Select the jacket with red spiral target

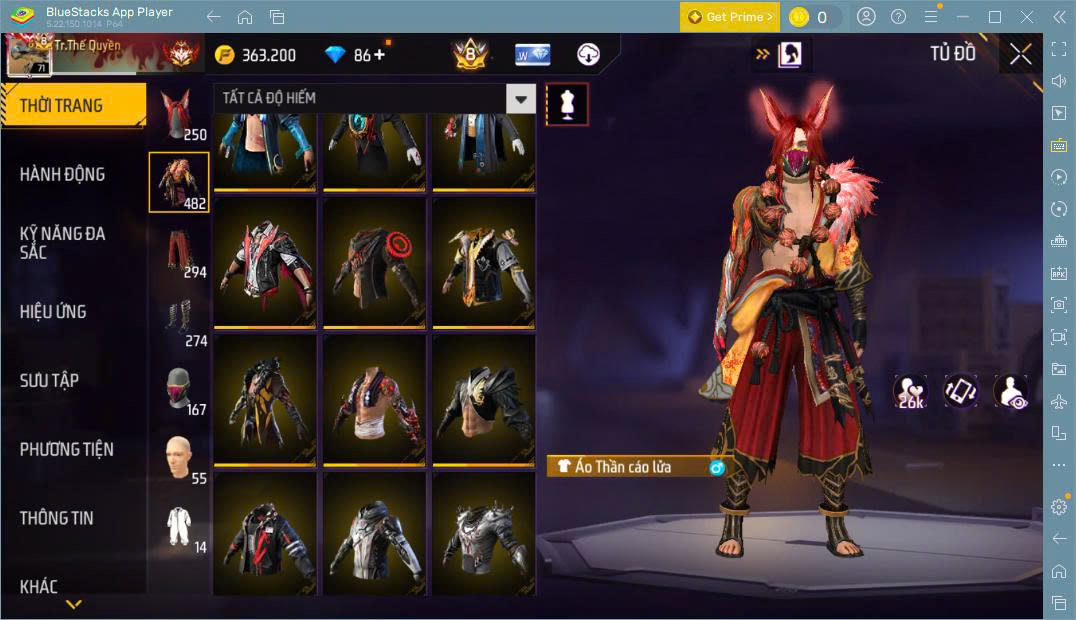pyautogui.click(x=374, y=262)
